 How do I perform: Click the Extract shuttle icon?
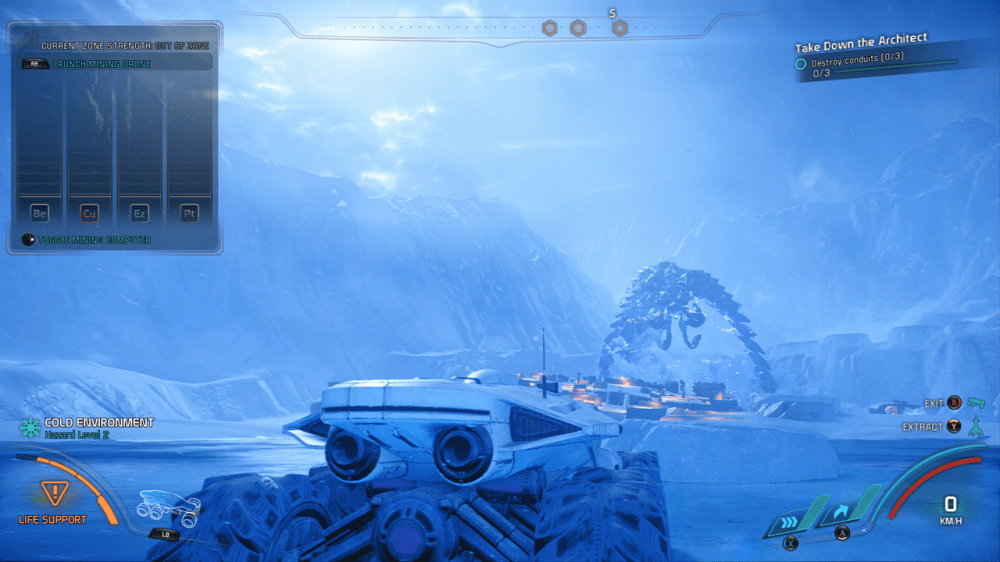click(977, 427)
